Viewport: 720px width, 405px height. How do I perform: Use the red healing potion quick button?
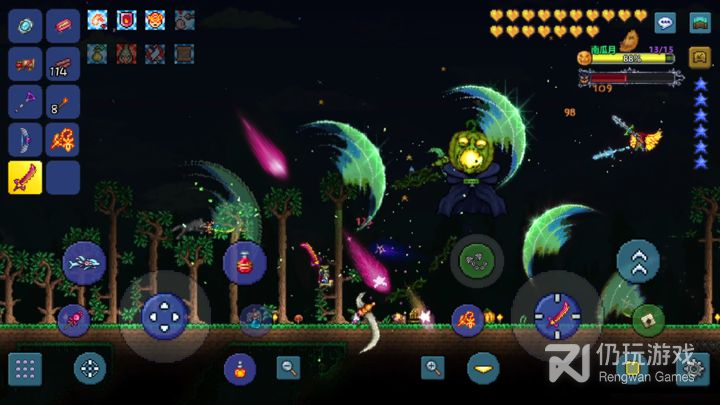(x=244, y=262)
